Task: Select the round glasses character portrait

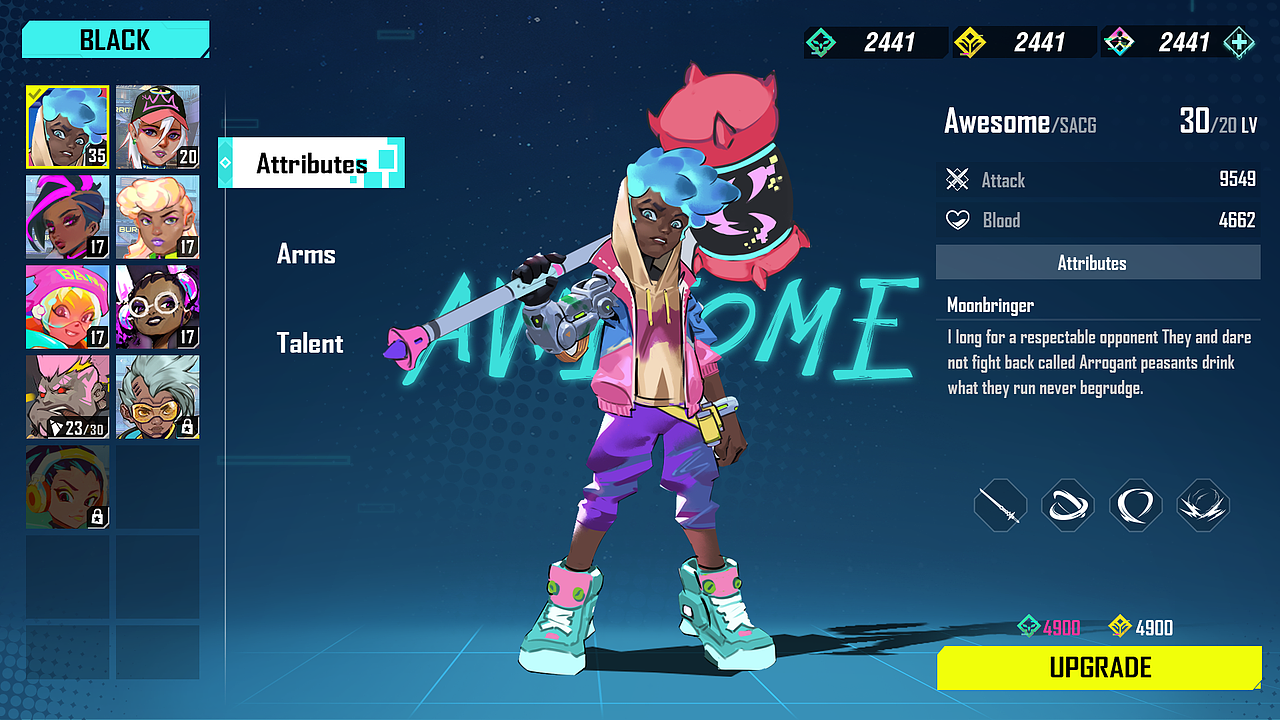Action: [x=157, y=307]
